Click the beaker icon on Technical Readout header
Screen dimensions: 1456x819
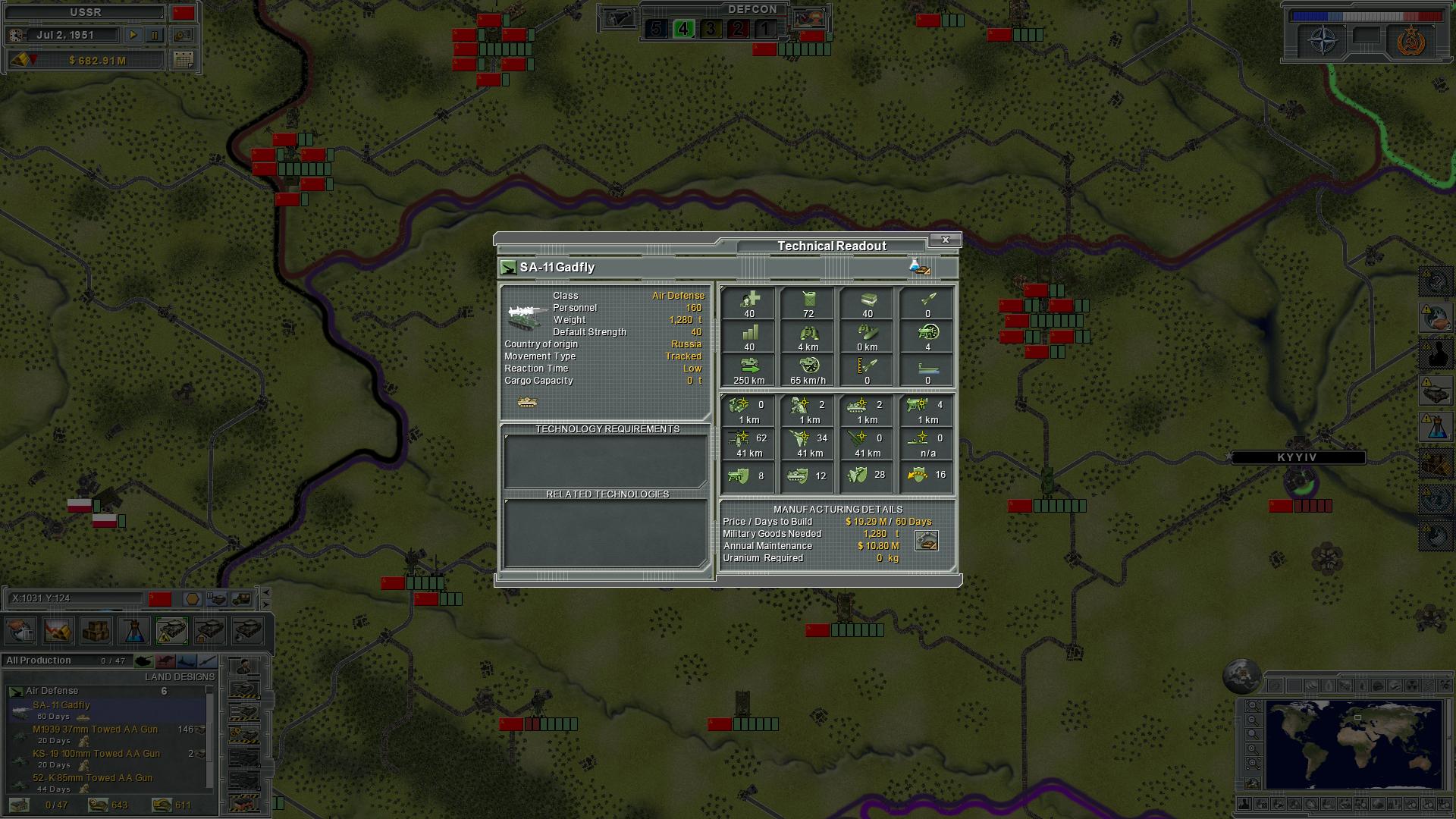point(918,267)
